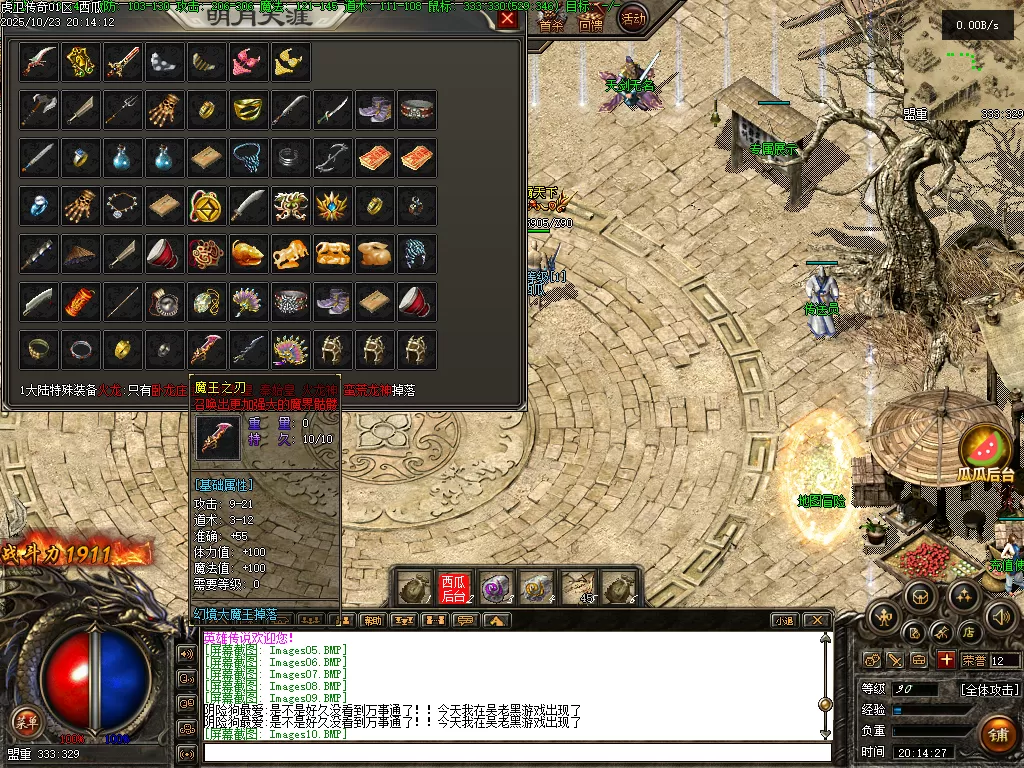Select the trident weapon slot
This screenshot has height=768, width=1024.
click(123, 109)
